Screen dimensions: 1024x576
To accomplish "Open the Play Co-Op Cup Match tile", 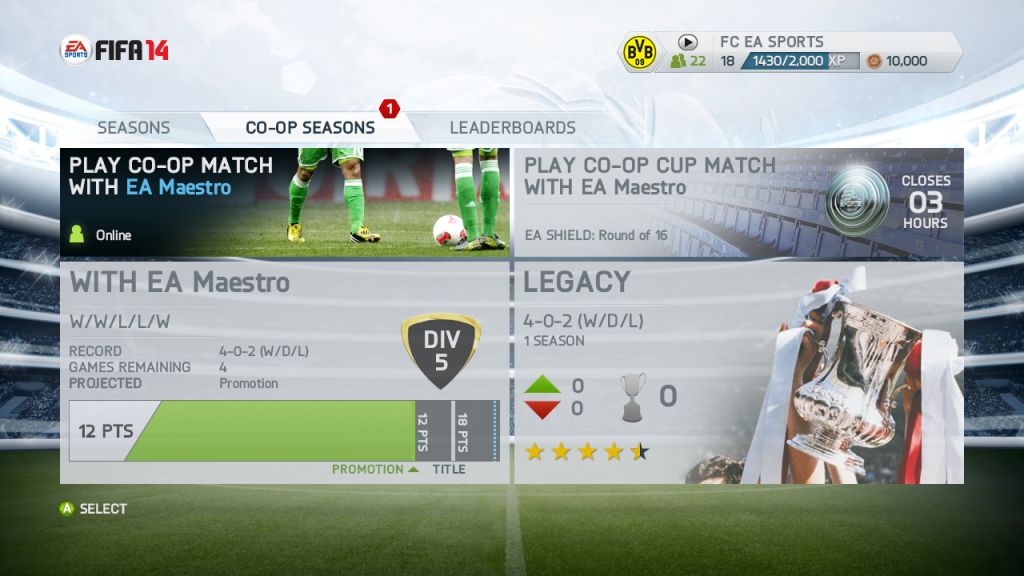I will (738, 203).
